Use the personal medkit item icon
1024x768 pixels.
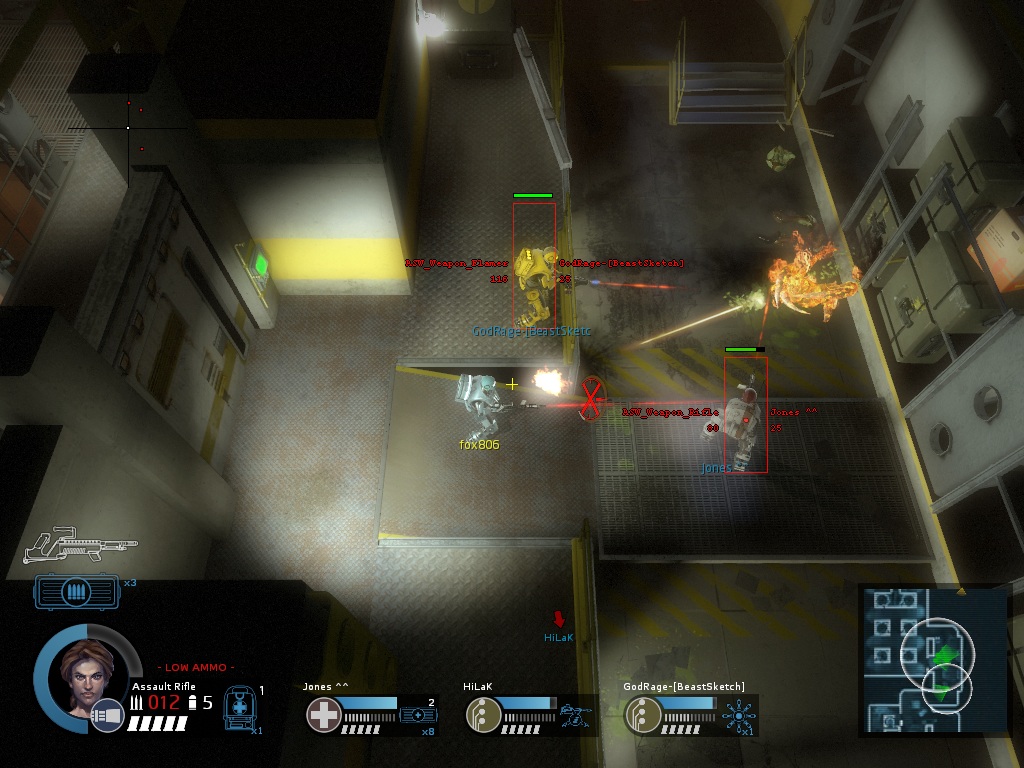click(239, 706)
